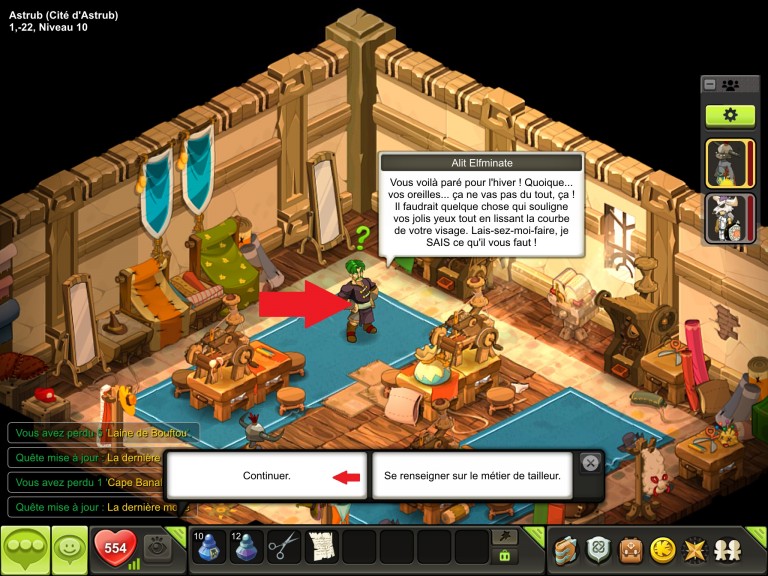Select "Se renseigner sur le métier de tailleur"
Screen dimensions: 768x576
472,476
